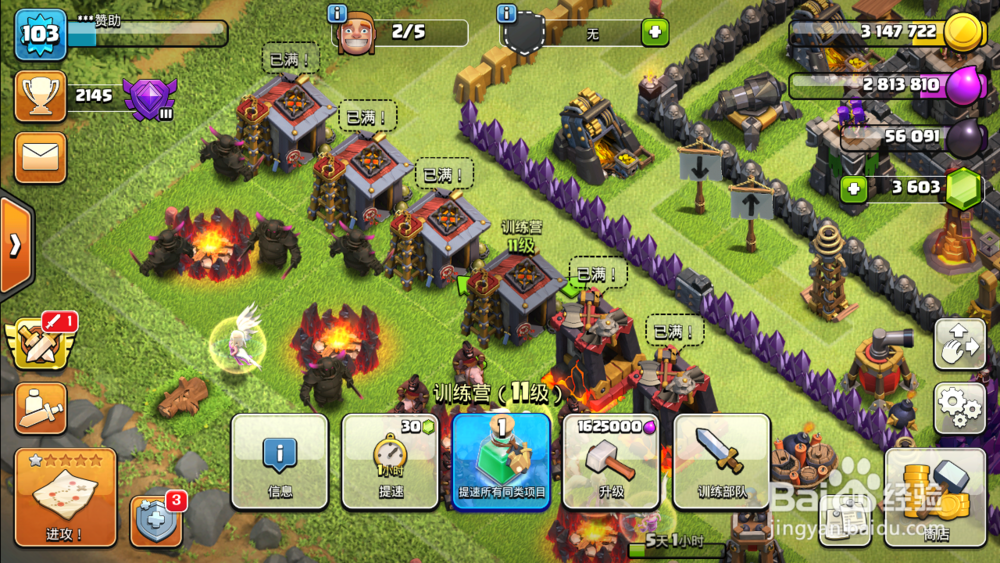Open the 信息 info panel for the barracks
This screenshot has height=563, width=1000.
coord(280,461)
